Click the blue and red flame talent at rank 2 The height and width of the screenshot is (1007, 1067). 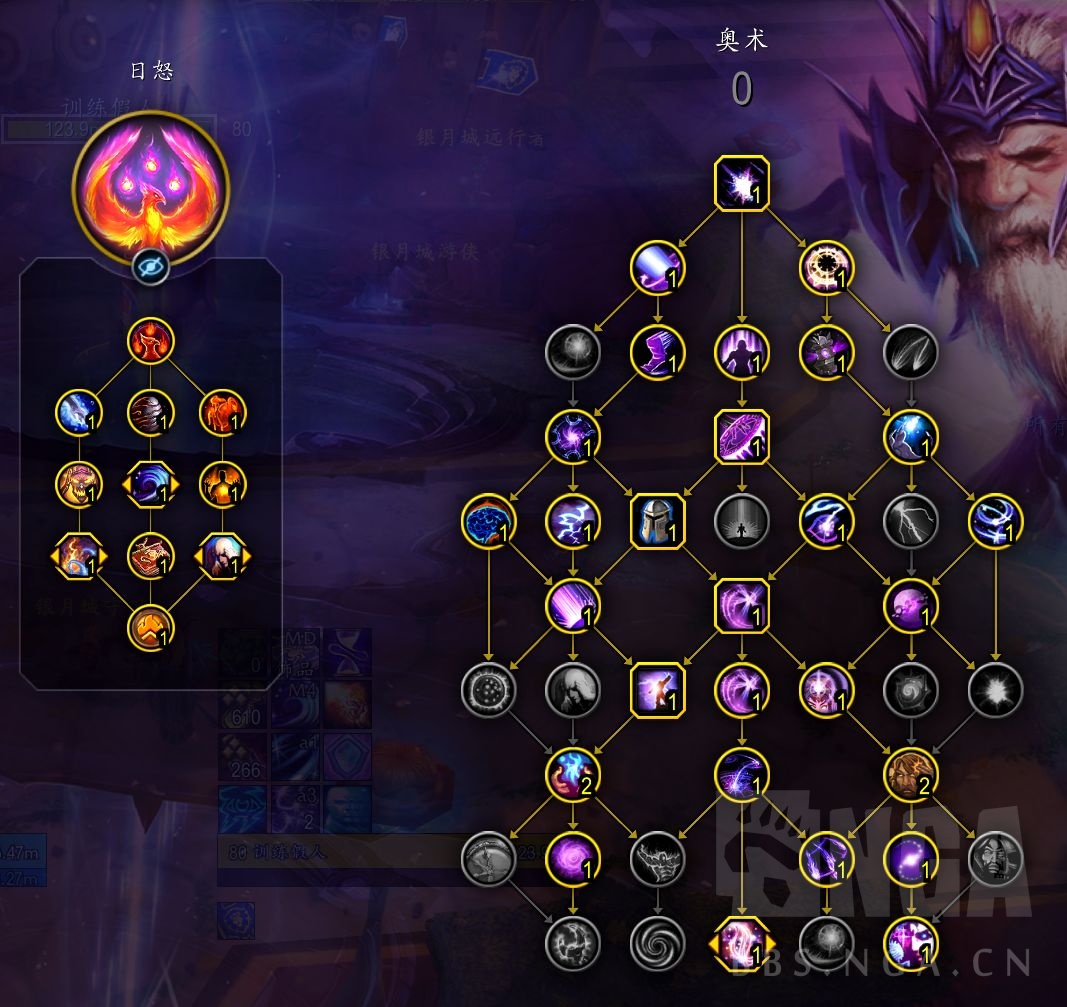point(573,774)
